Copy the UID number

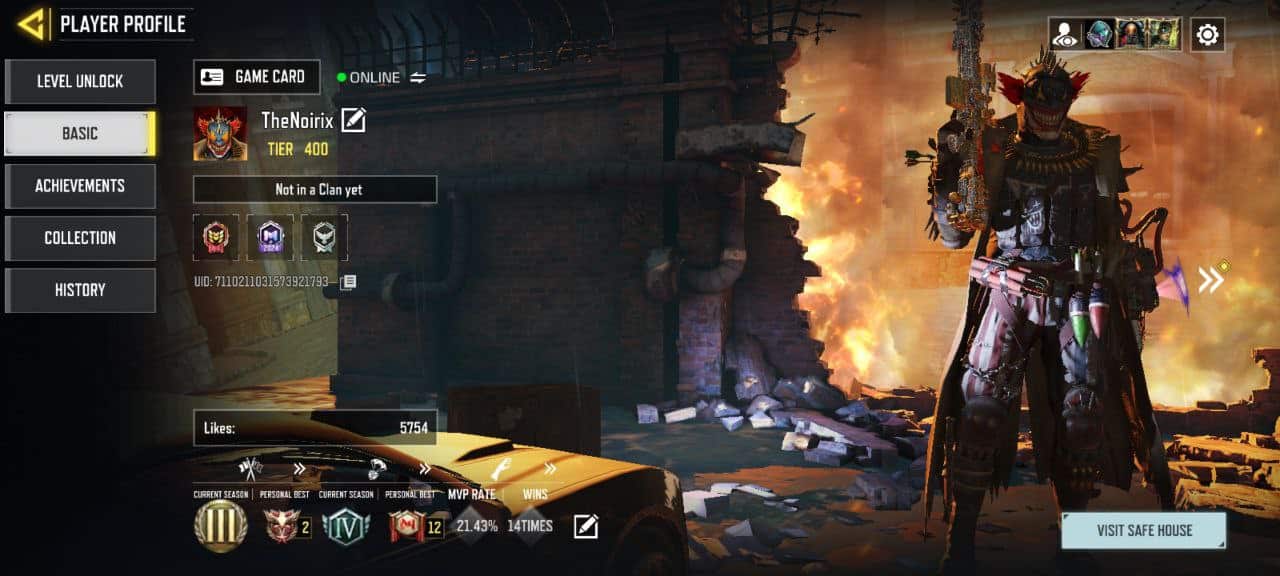348,282
